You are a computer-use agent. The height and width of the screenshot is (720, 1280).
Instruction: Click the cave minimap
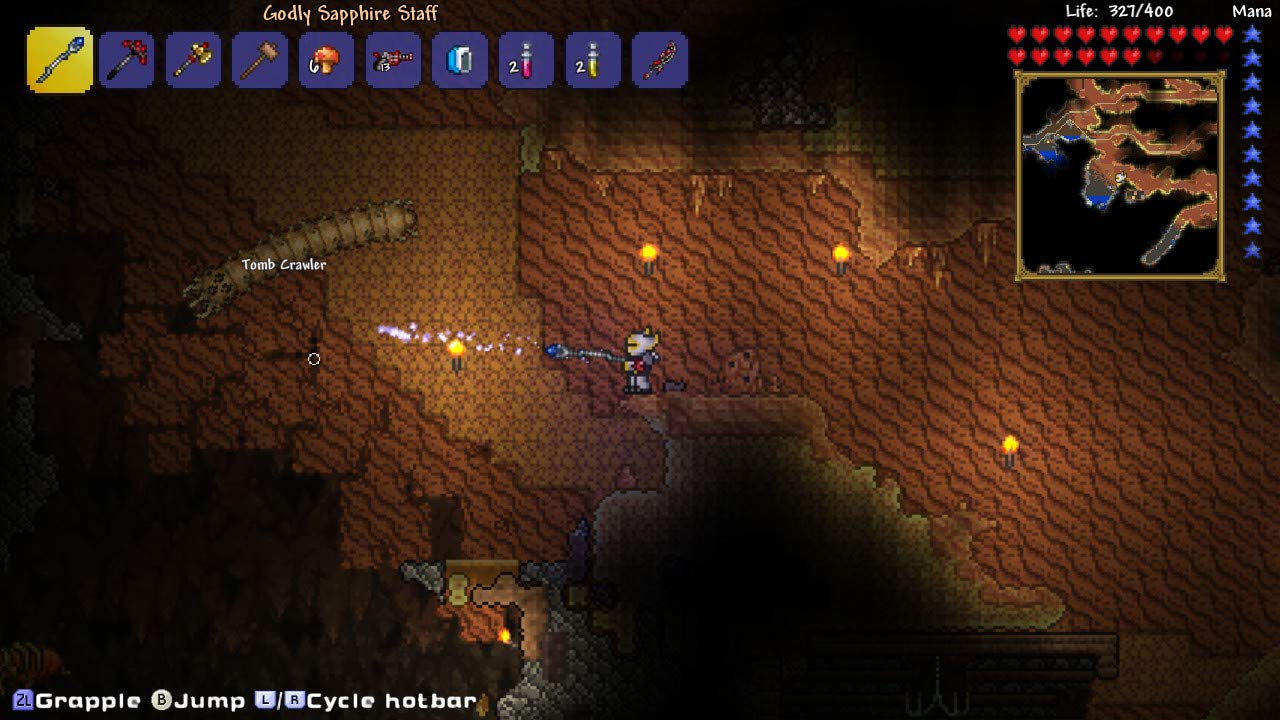point(1120,175)
